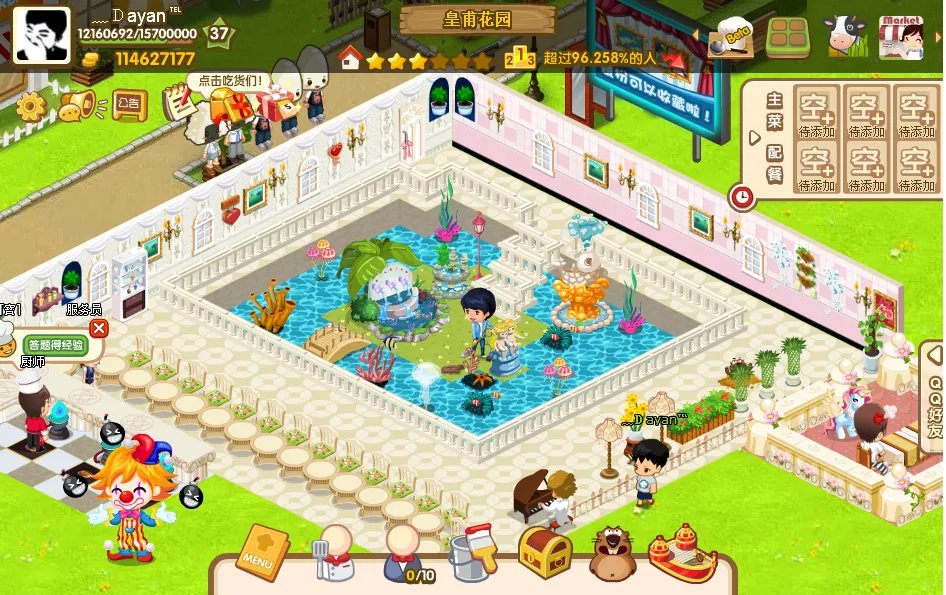The width and height of the screenshot is (946, 595).
Task: Select the chef with spatula icon
Action: pos(334,553)
